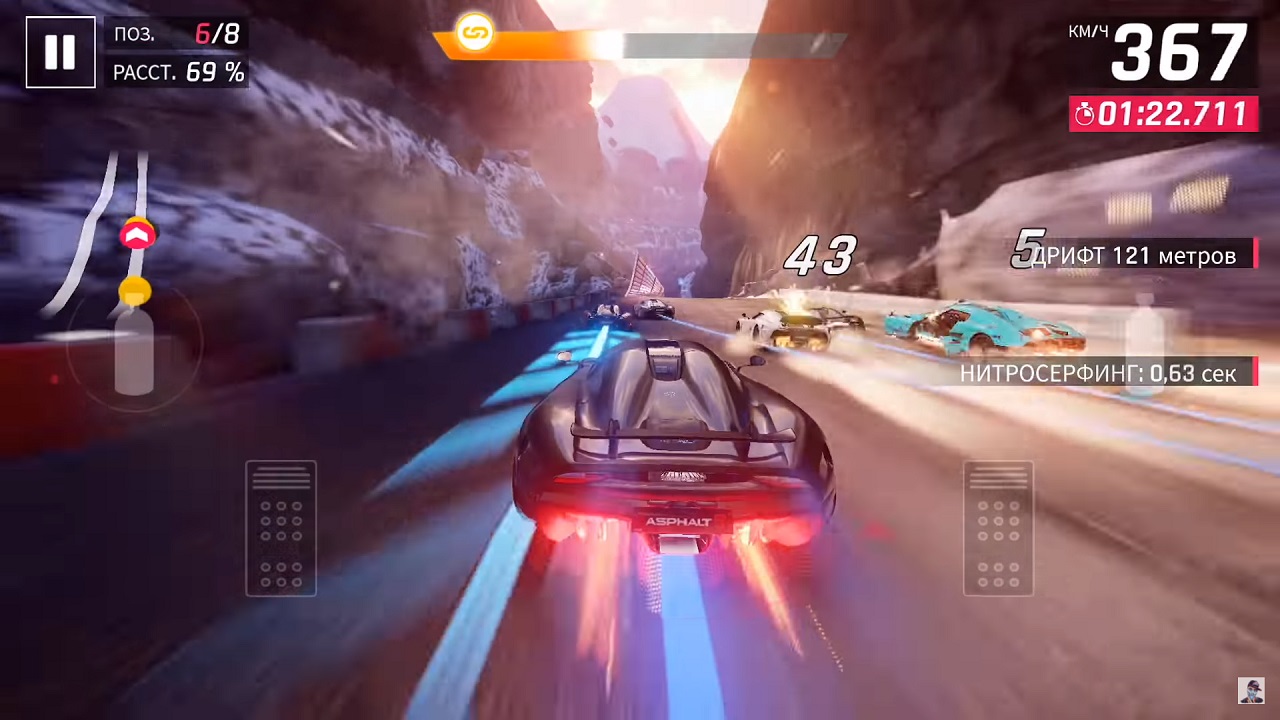Hit the pedal below the circled nitro bottle
This screenshot has height=720, width=1280.
click(x=281, y=528)
